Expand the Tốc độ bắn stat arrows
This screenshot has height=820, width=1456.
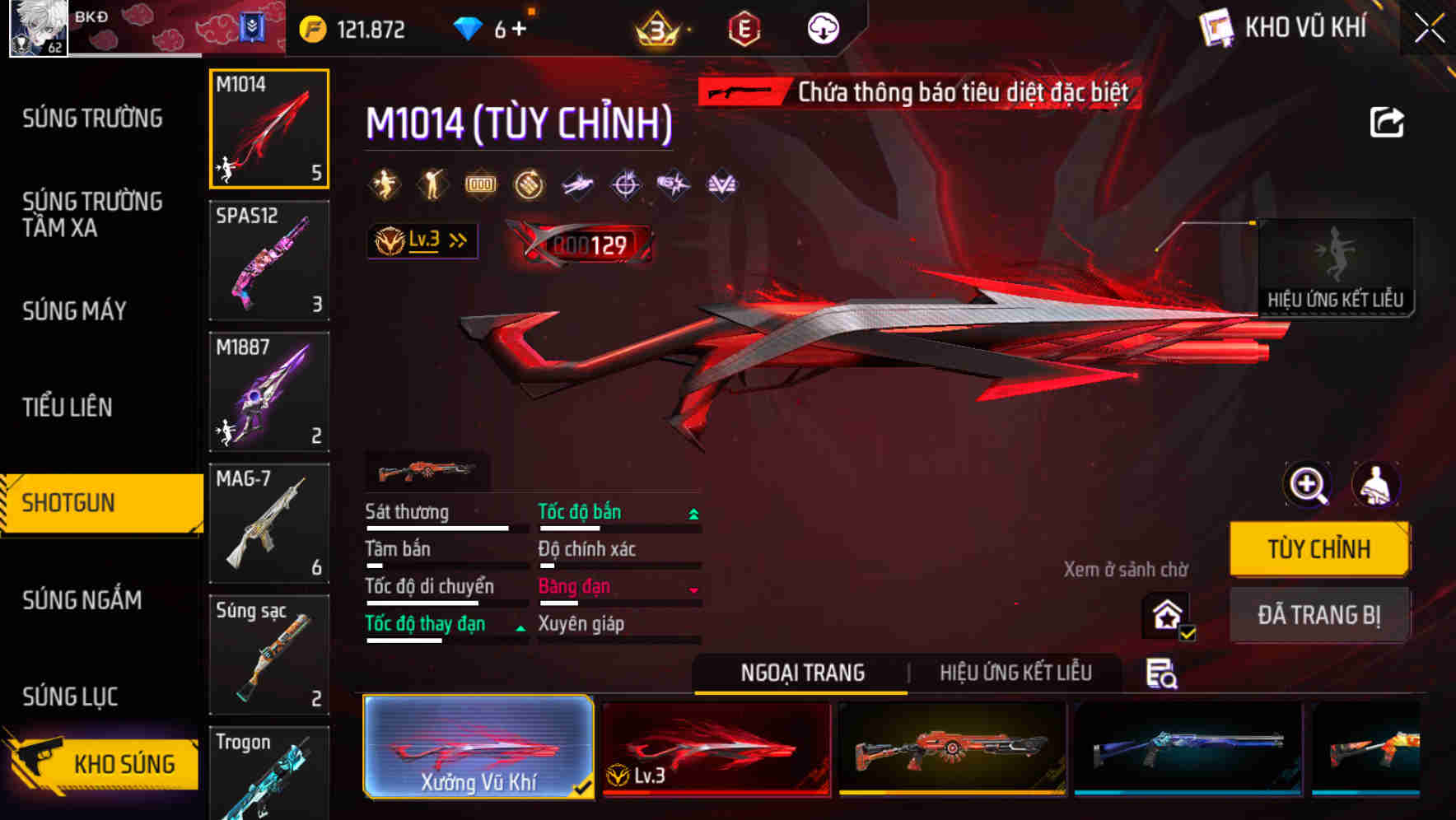(693, 512)
